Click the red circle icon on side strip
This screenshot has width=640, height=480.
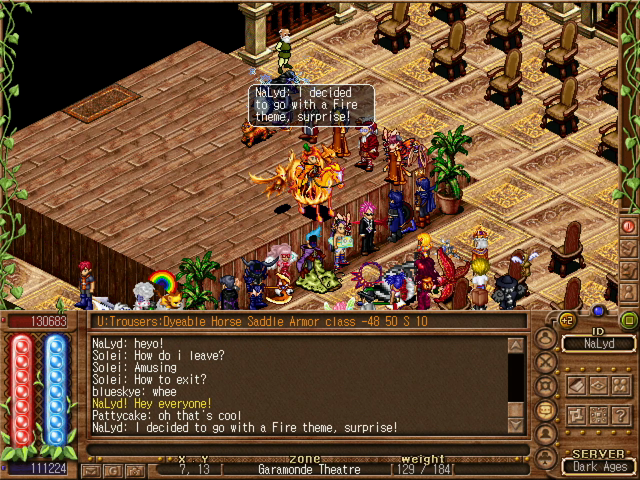point(629,227)
